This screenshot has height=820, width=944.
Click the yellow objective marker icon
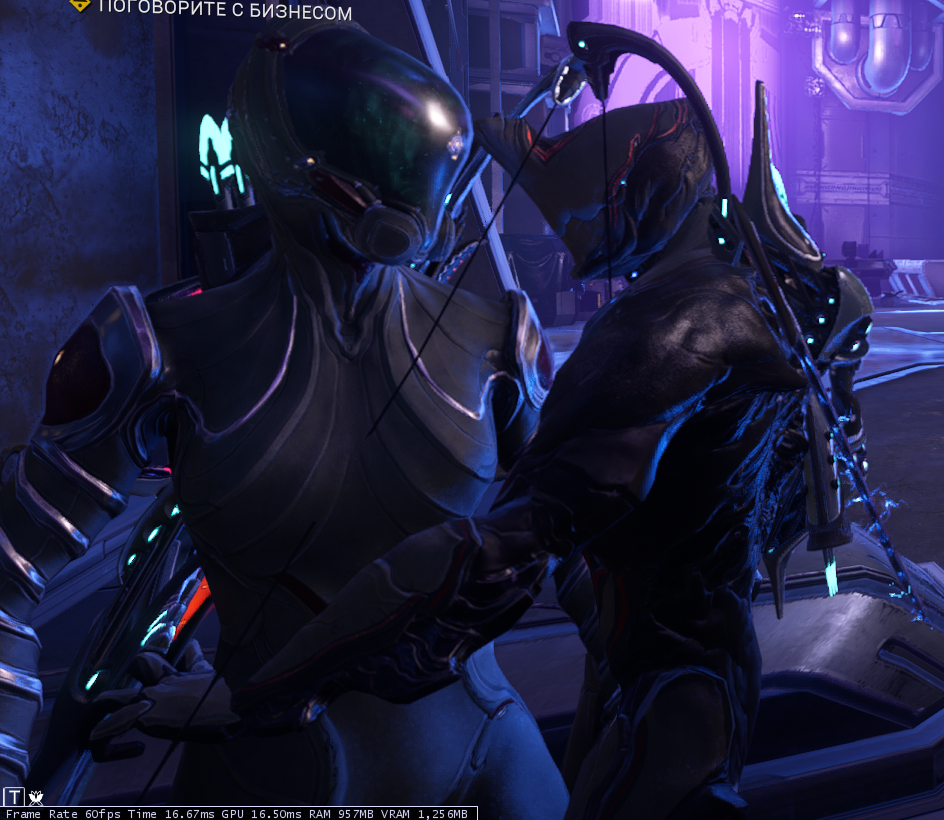click(78, 5)
